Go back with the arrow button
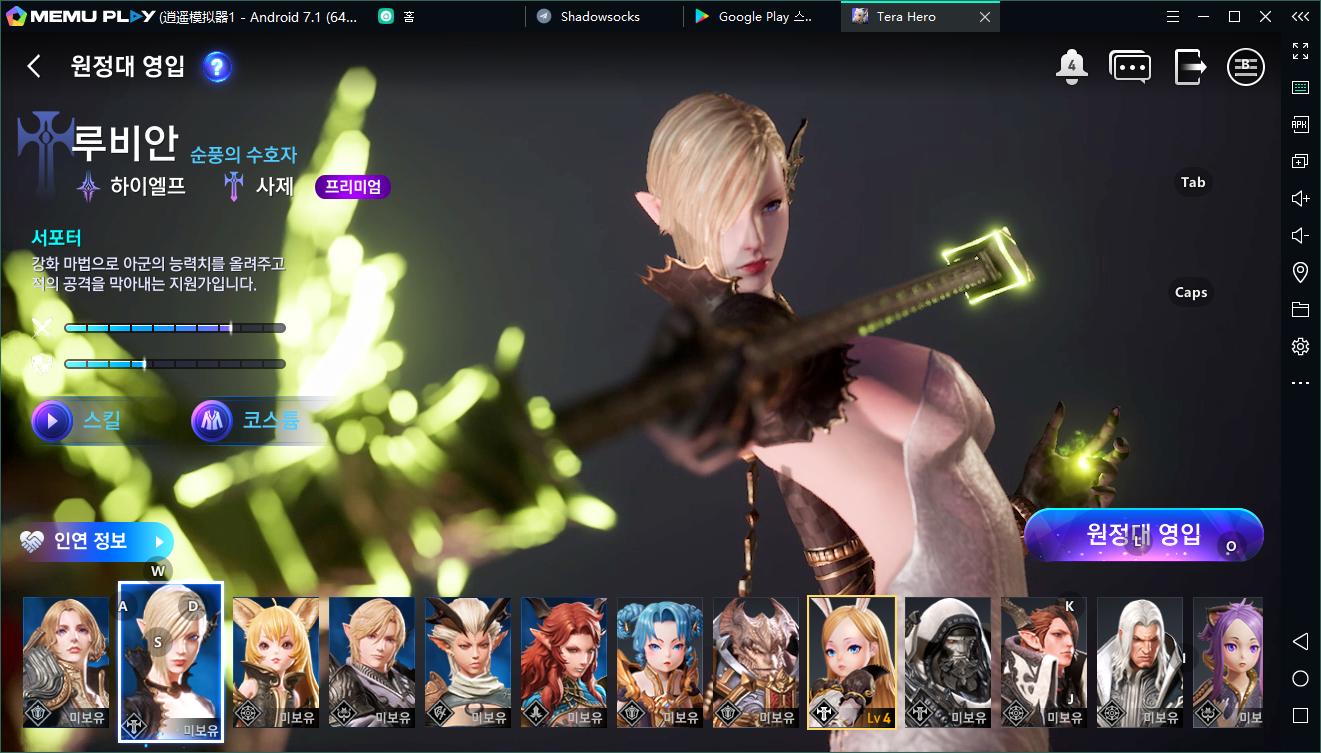Image resolution: width=1321 pixels, height=753 pixels. pyautogui.click(x=34, y=66)
